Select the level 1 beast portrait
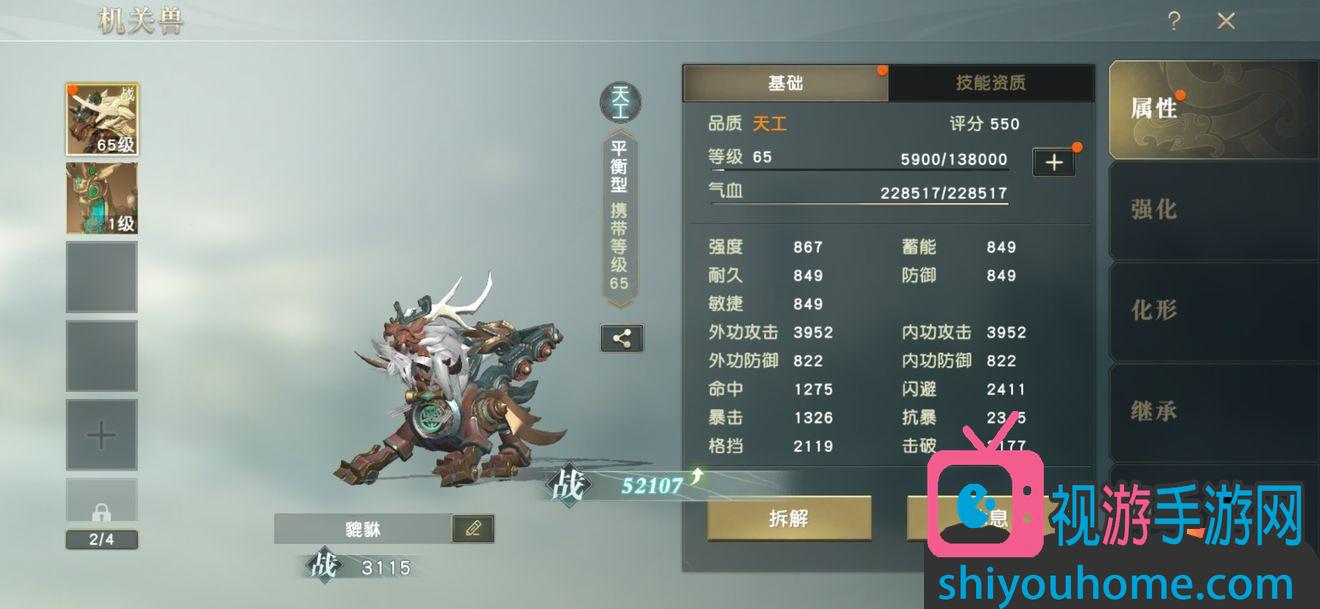Screen dimensions: 1320x609 tap(102, 198)
